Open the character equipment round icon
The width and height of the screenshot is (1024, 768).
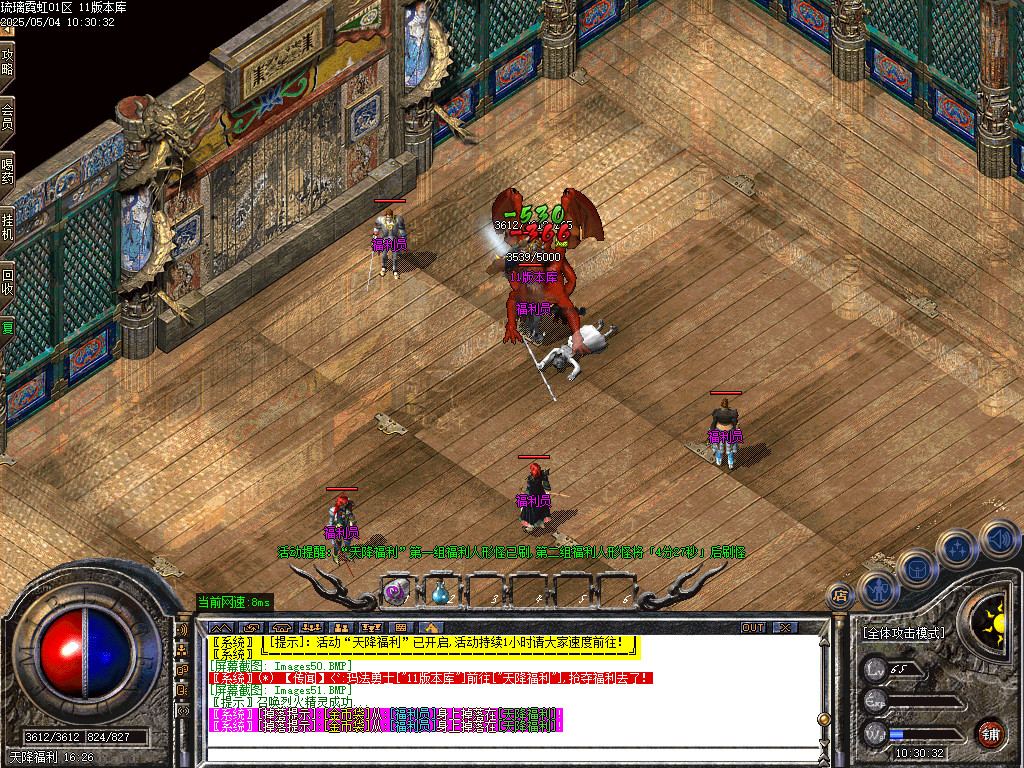pos(877,590)
